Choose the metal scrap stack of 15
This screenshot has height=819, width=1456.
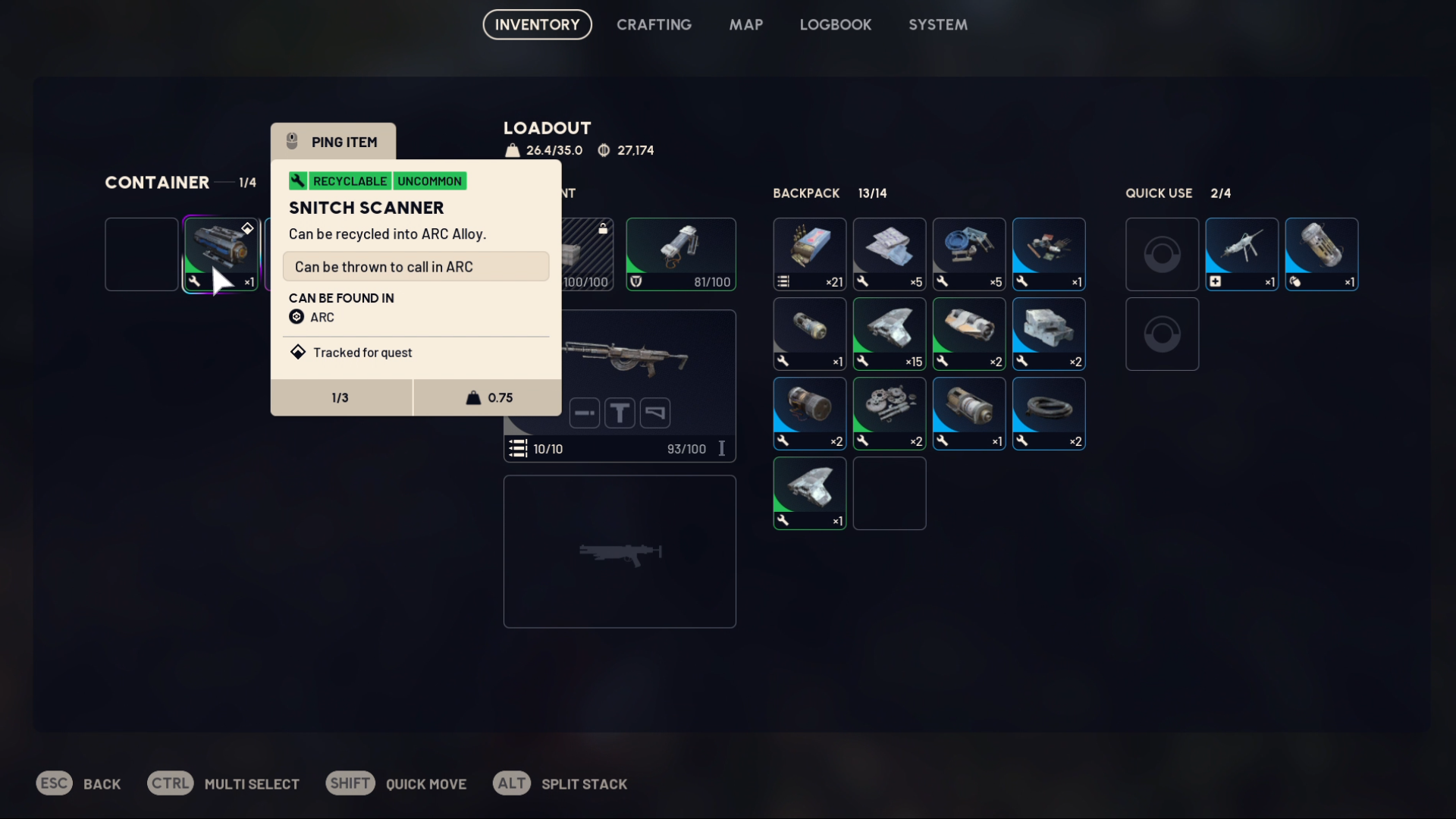(x=889, y=334)
